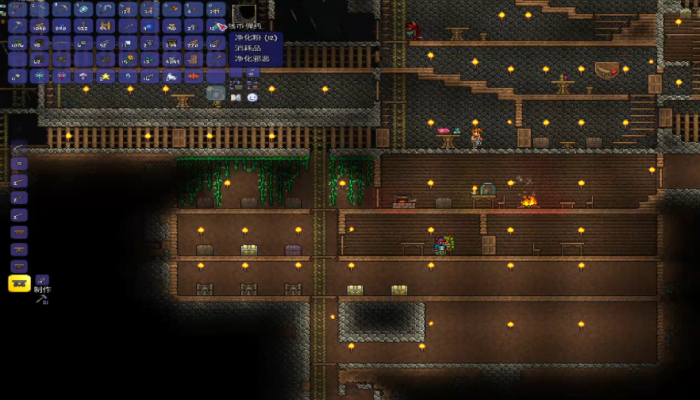Screen dimensions: 700x400
Task: Click the purification powder slot with 12
Action: click(x=216, y=26)
